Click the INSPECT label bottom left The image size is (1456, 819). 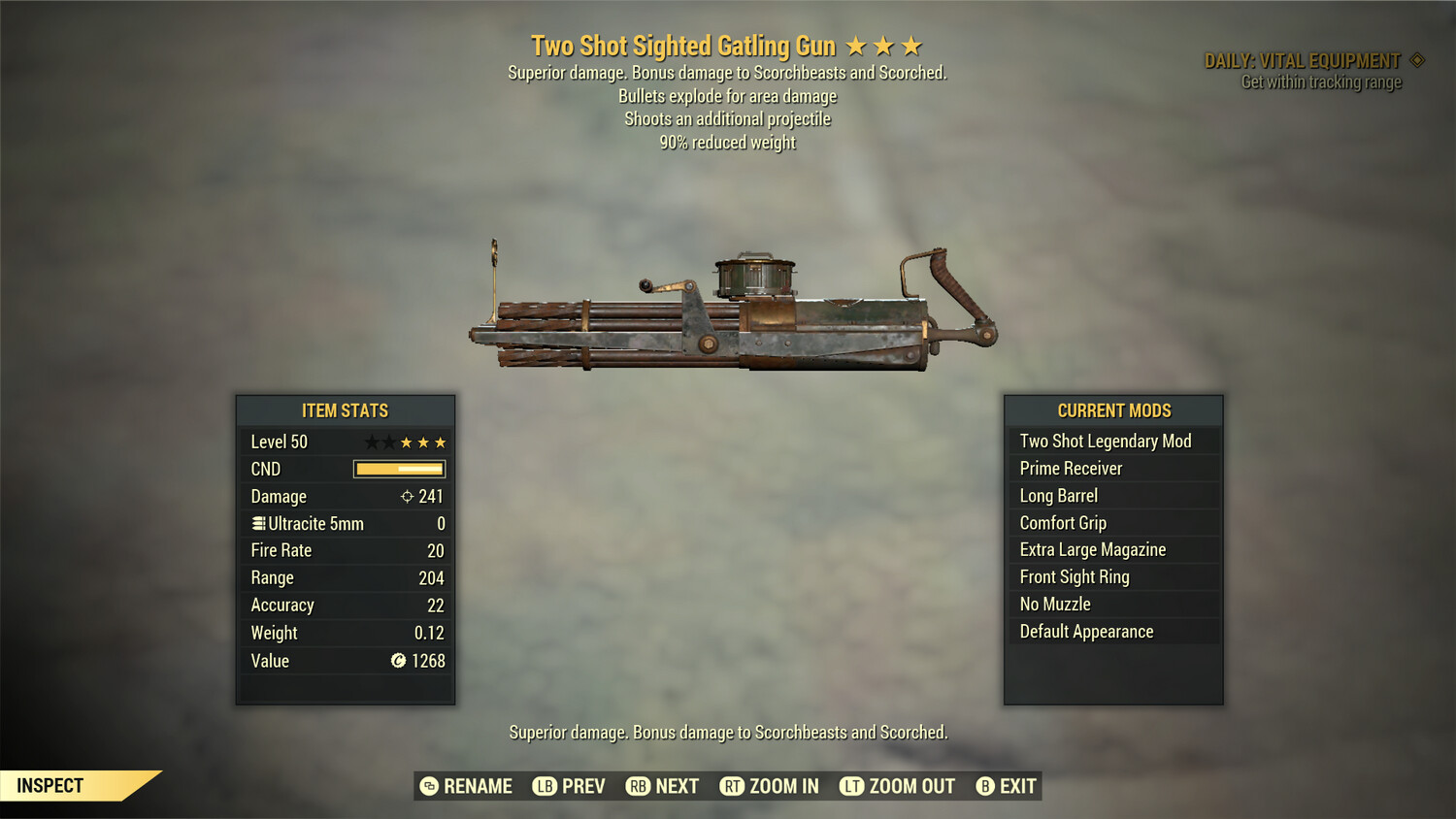50,785
